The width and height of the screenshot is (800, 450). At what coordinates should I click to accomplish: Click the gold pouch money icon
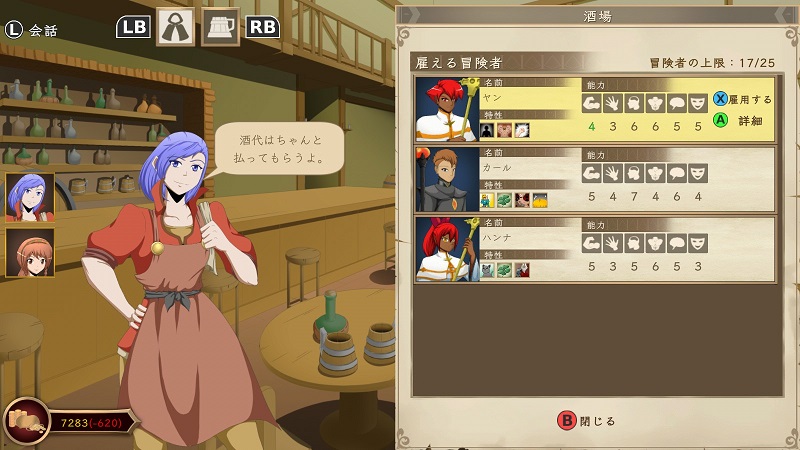[26, 421]
